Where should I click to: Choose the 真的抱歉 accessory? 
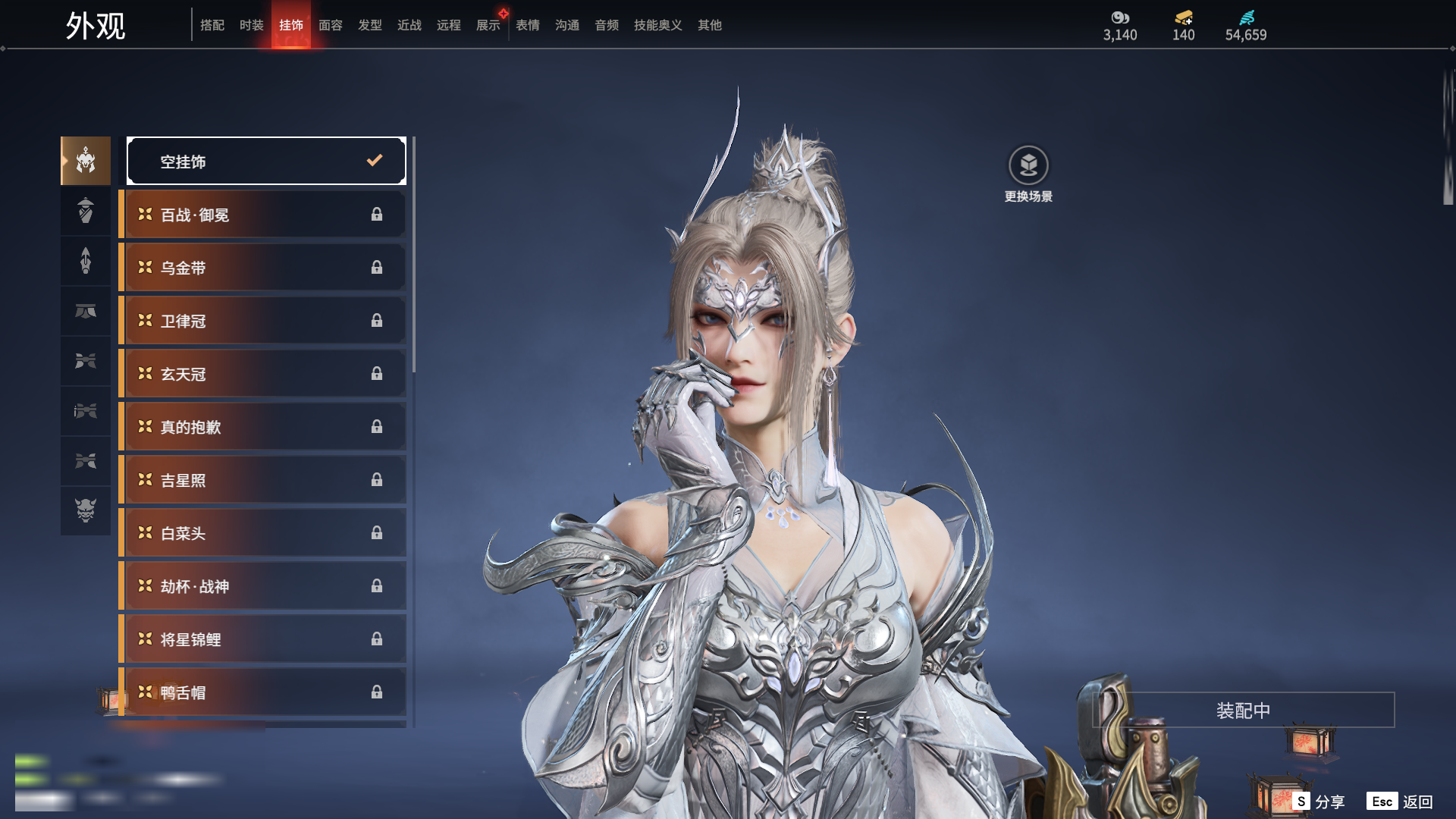[x=263, y=427]
